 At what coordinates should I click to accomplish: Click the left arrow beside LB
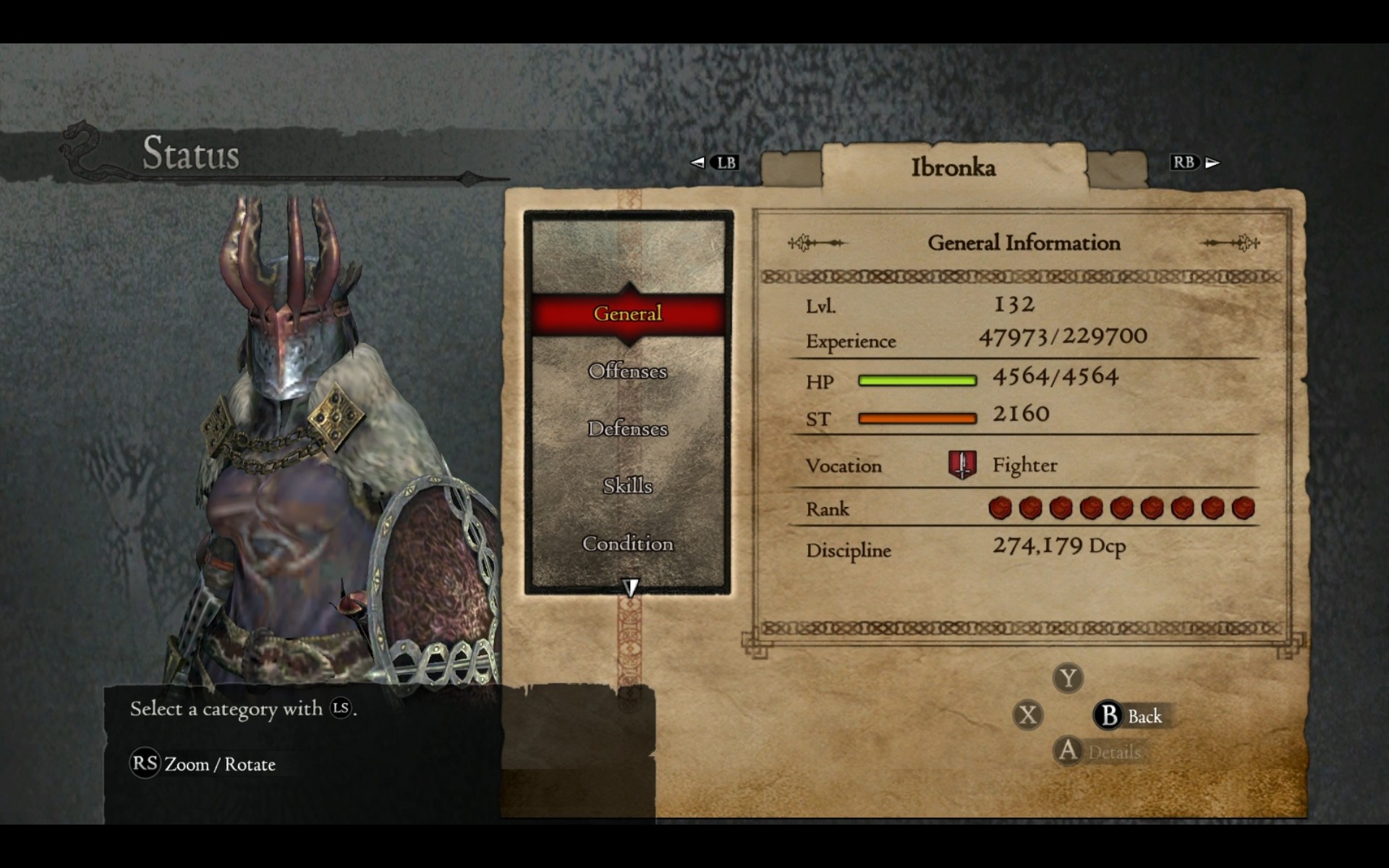coord(697,163)
